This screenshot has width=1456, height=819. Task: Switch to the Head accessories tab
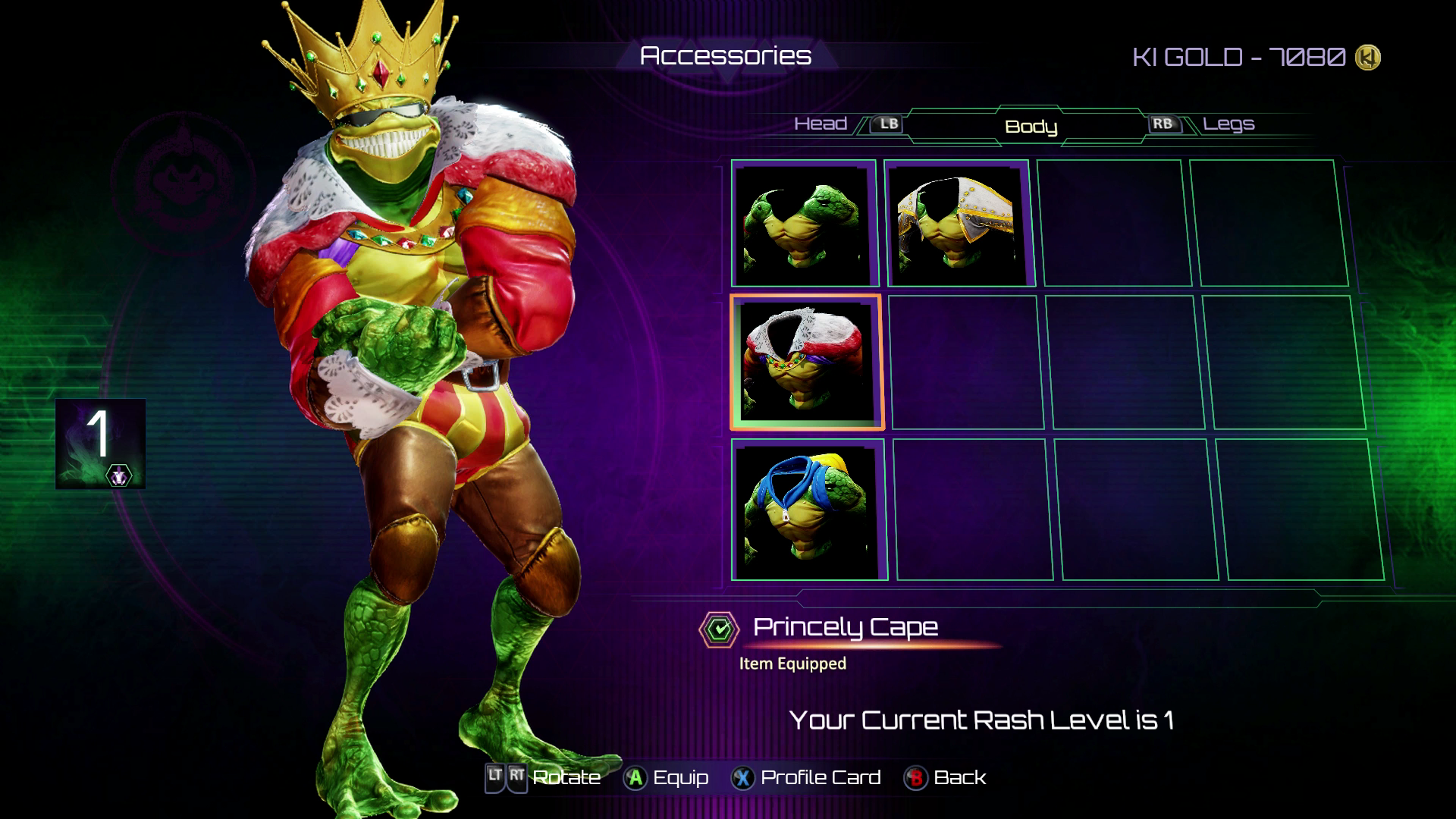pyautogui.click(x=821, y=124)
